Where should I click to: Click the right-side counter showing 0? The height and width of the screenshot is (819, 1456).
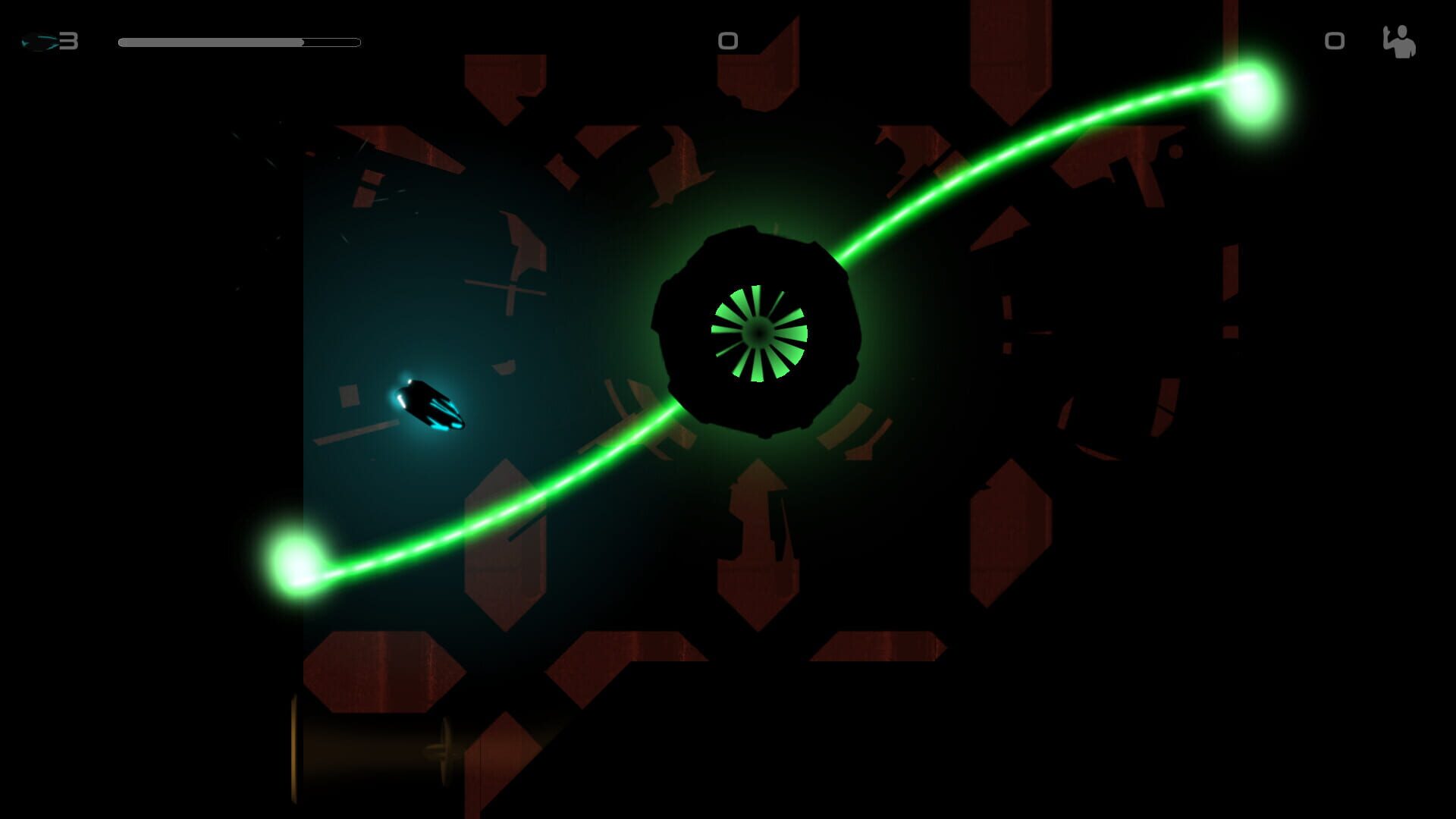(x=1335, y=42)
